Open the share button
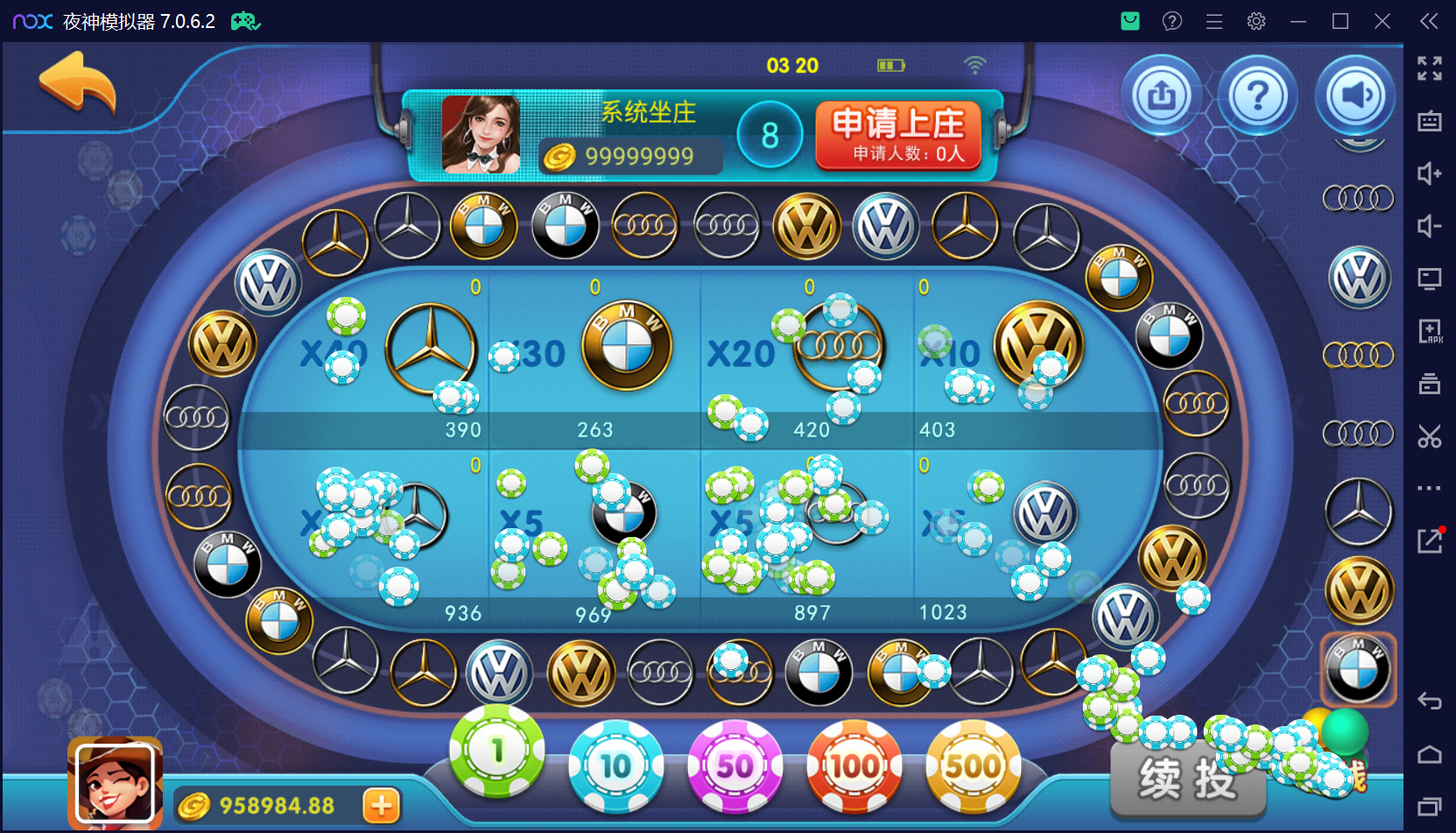Viewport: 1456px width, 833px height. (1162, 95)
